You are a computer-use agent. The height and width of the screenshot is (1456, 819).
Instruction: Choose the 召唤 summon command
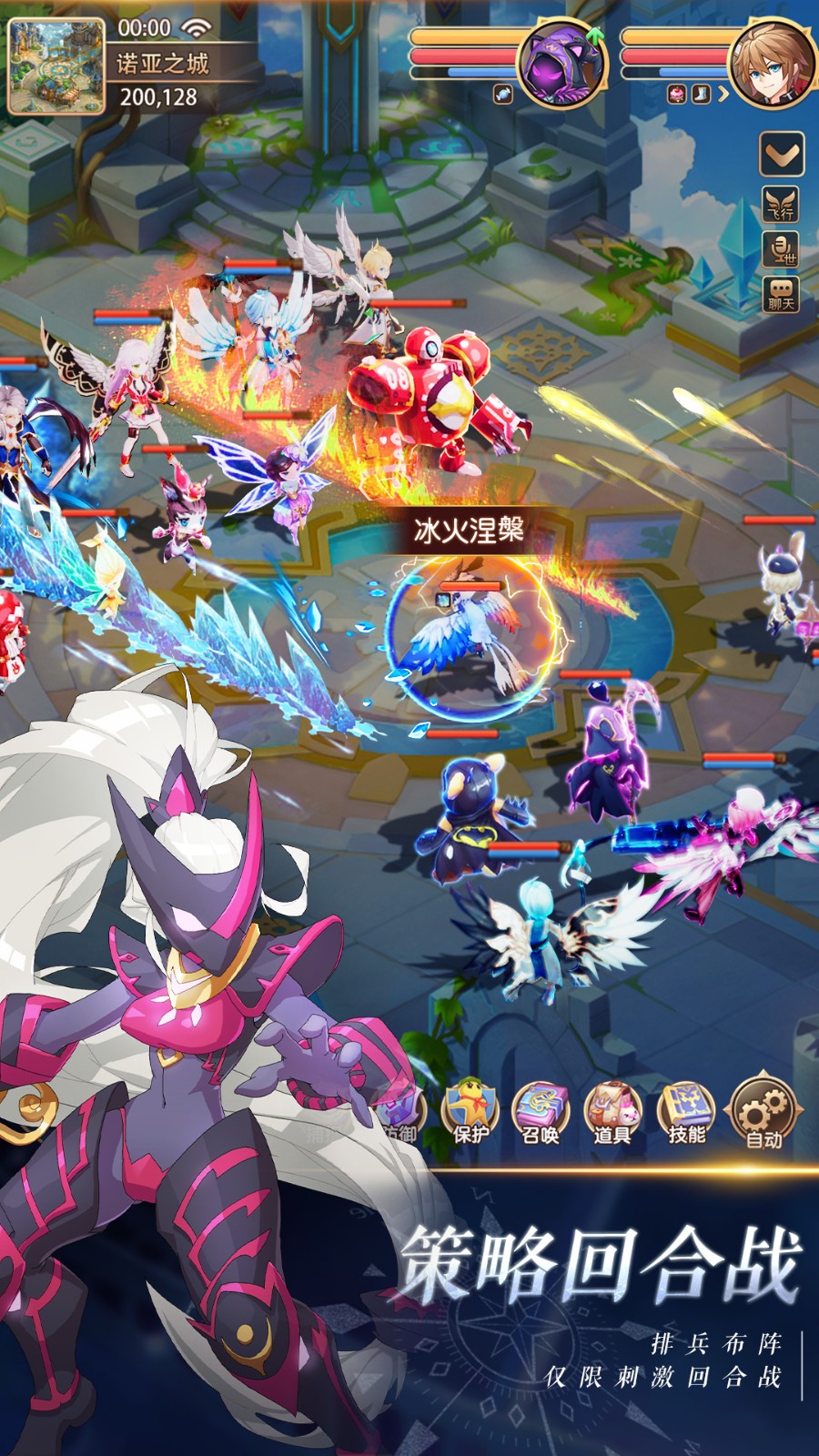(x=541, y=1110)
